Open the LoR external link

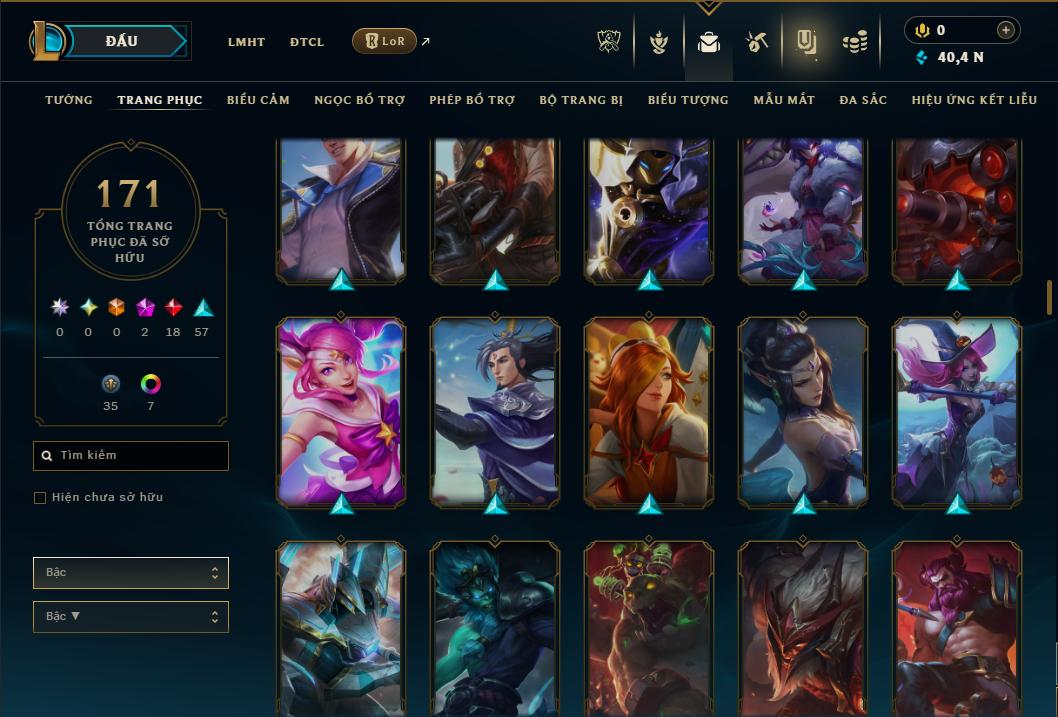tap(385, 42)
